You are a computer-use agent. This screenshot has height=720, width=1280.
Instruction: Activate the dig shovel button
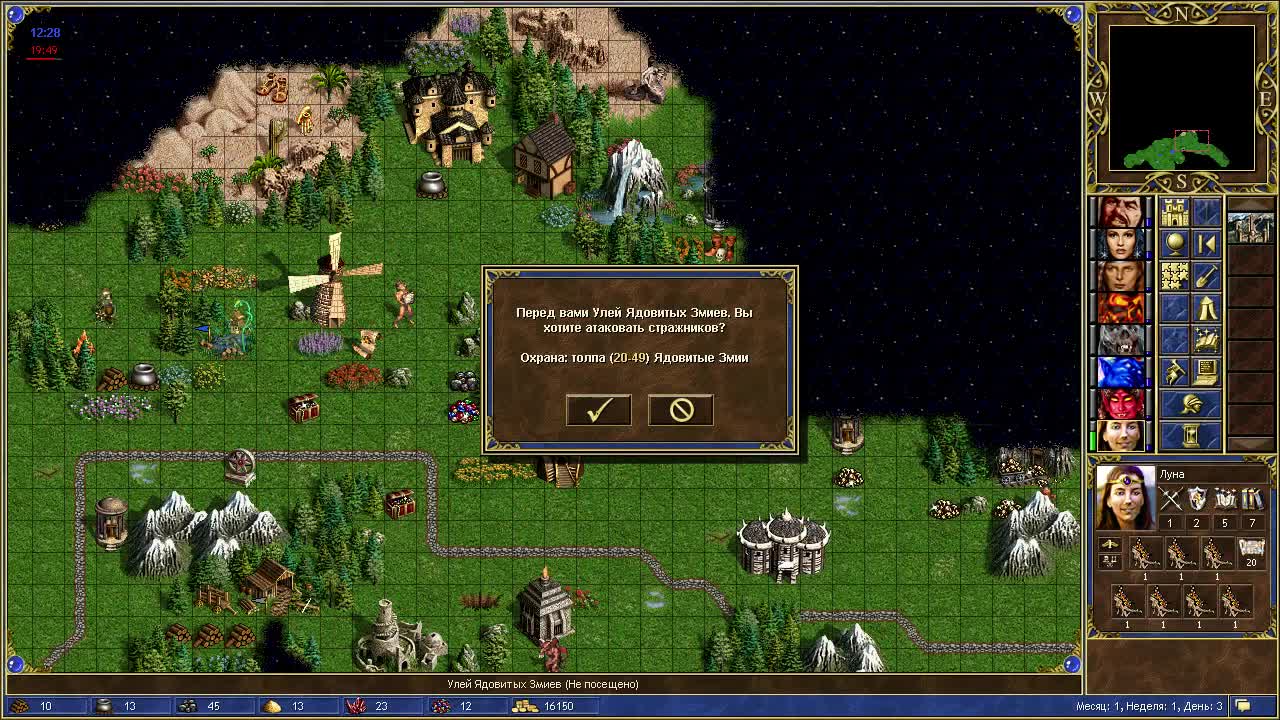pyautogui.click(x=1207, y=276)
